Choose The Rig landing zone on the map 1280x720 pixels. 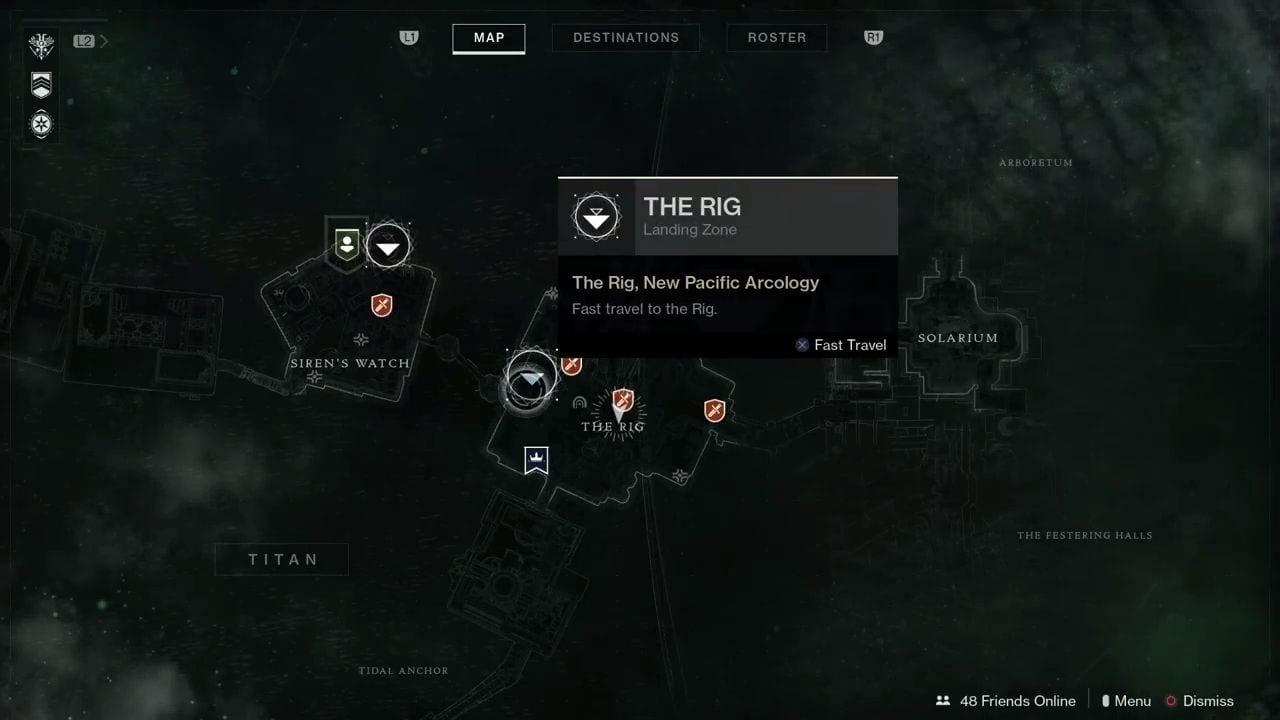click(x=531, y=379)
